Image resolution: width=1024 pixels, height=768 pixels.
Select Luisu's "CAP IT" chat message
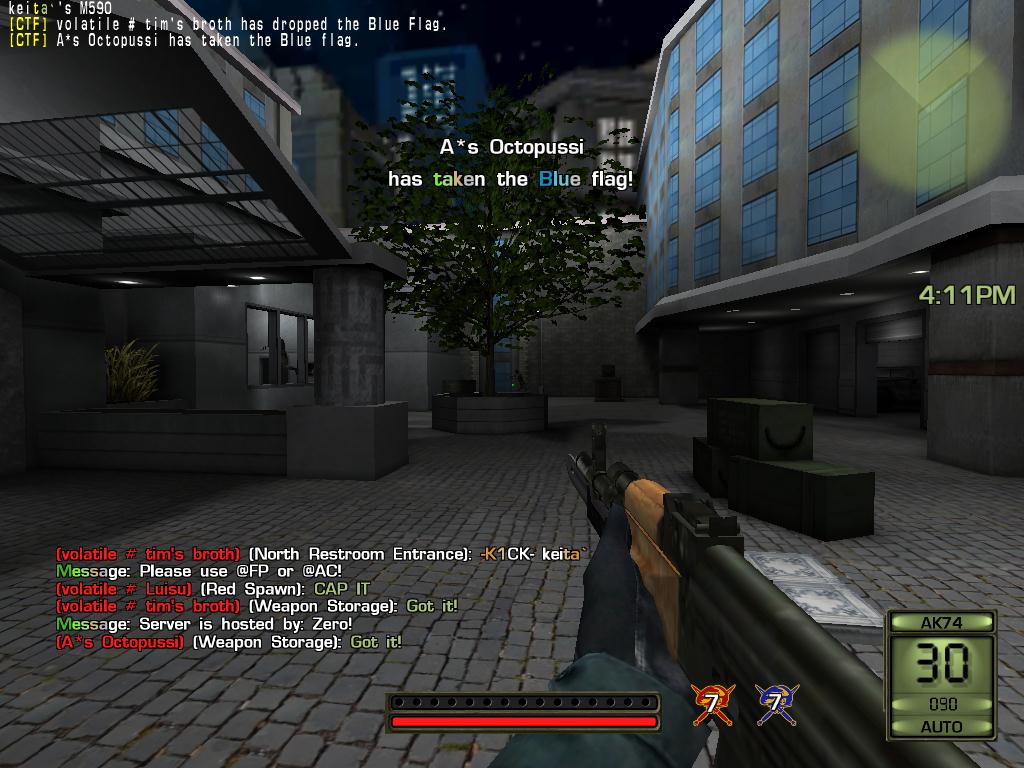click(x=343, y=589)
